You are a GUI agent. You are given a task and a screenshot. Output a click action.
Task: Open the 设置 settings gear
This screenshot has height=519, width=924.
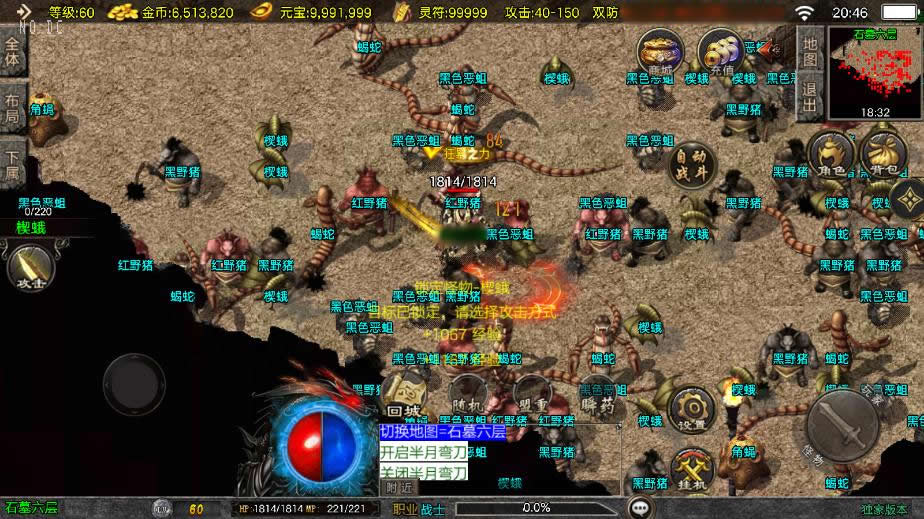click(x=690, y=410)
